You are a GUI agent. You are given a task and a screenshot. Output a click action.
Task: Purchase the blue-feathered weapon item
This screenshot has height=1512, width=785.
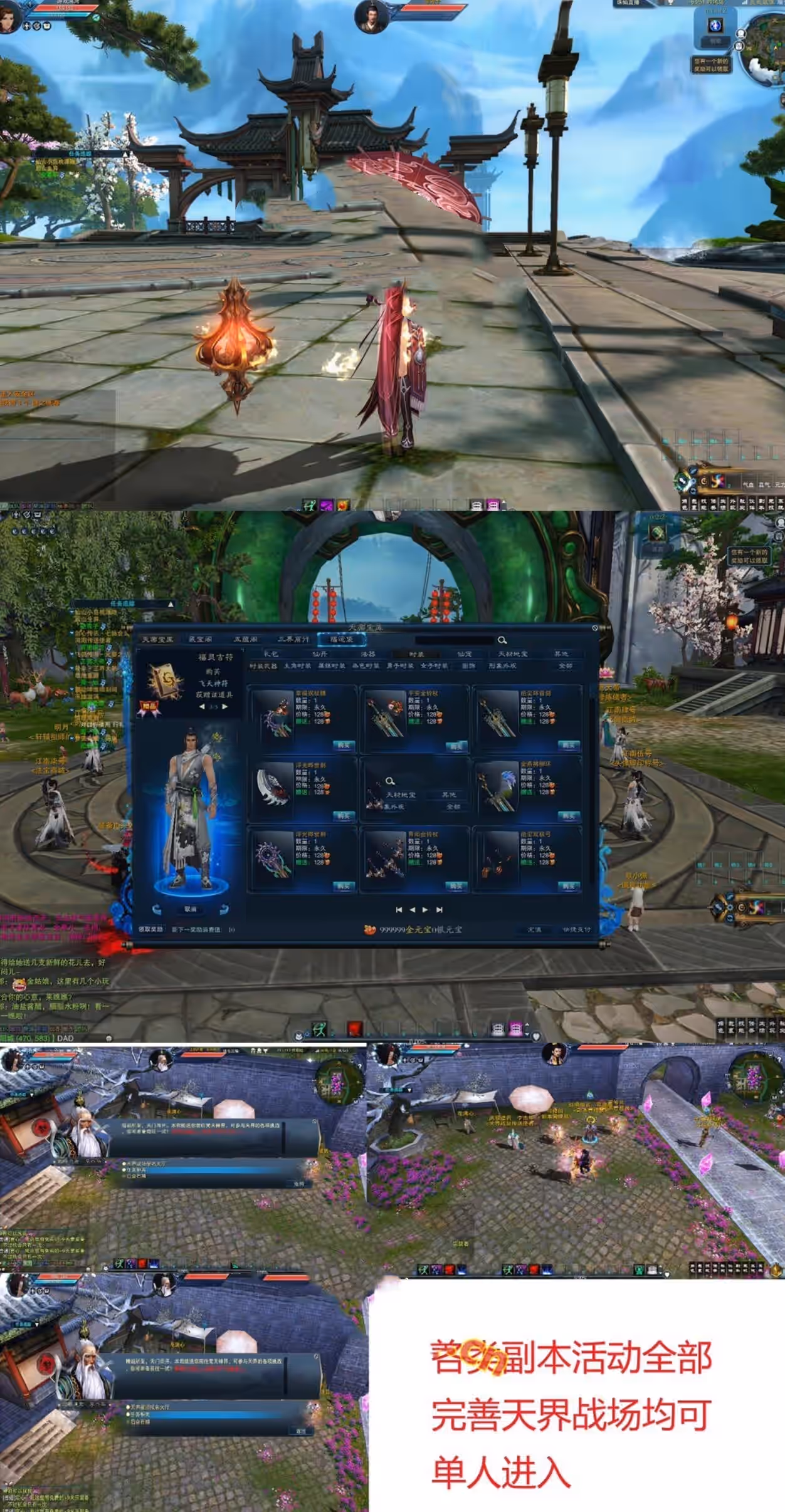click(569, 816)
